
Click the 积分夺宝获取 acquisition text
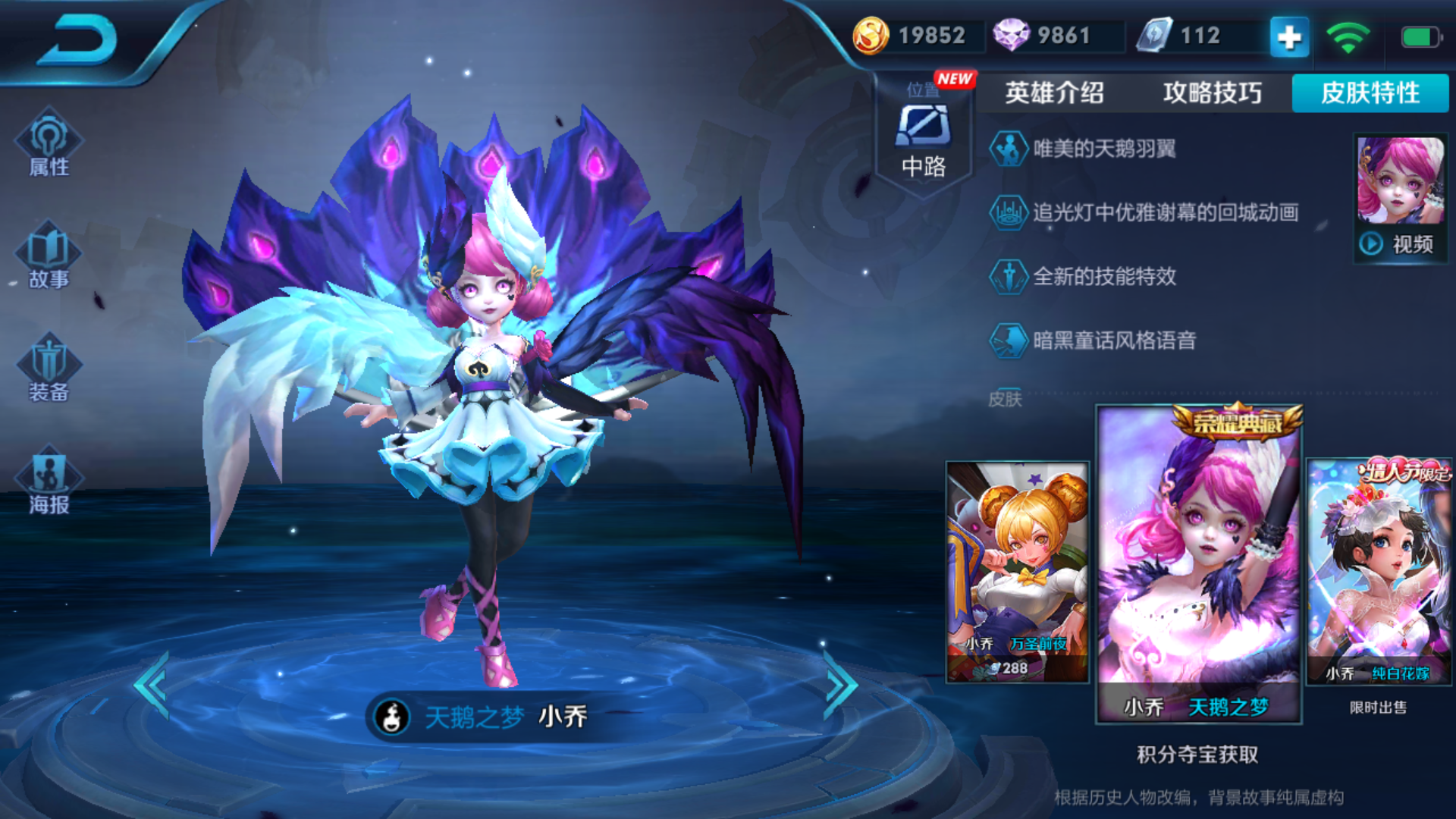click(x=1197, y=755)
